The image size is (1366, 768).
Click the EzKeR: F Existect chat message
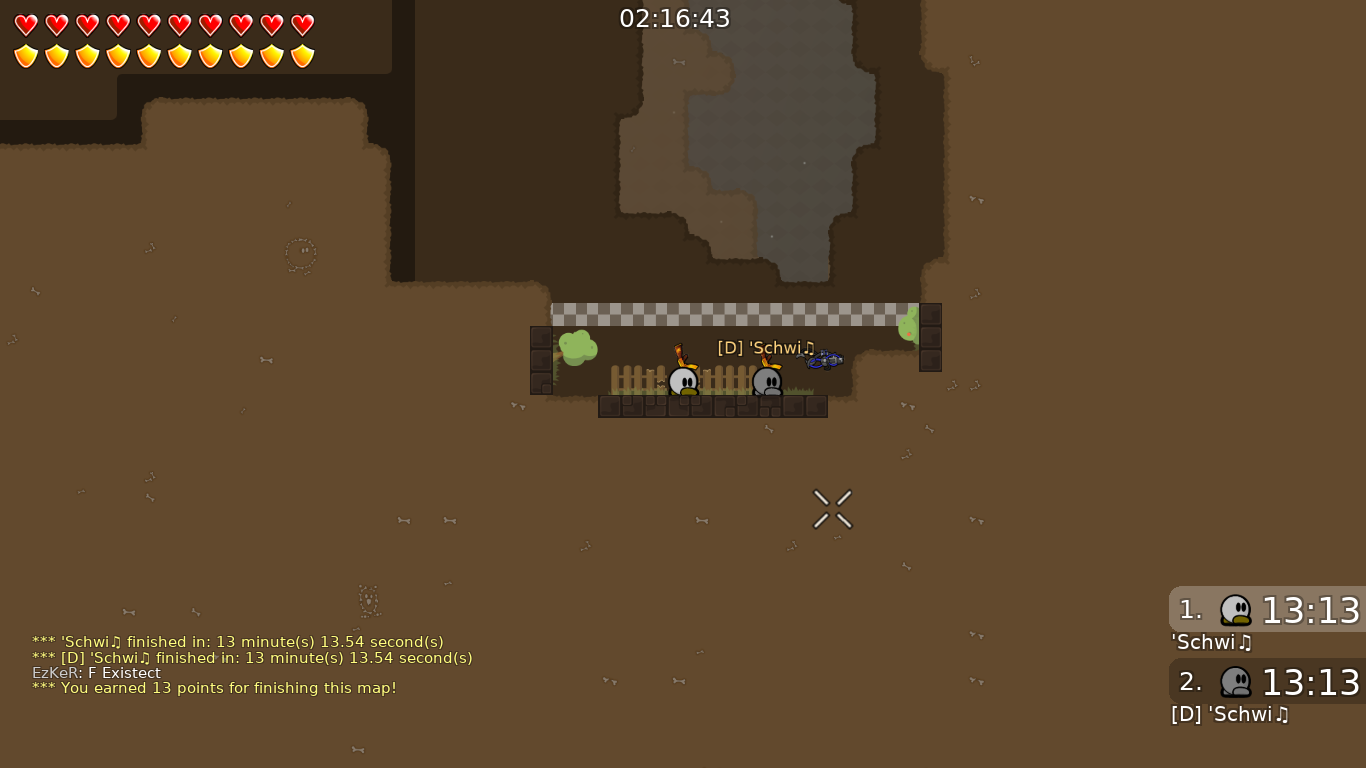pyautogui.click(x=96, y=673)
